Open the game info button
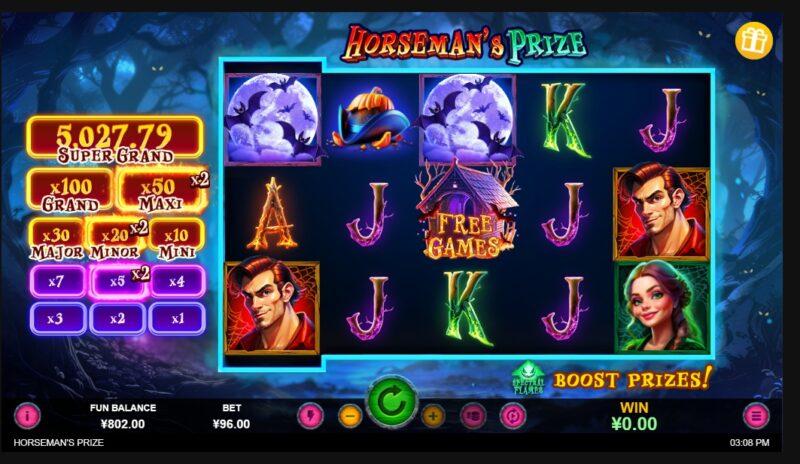800x464 pixels. 28,415
